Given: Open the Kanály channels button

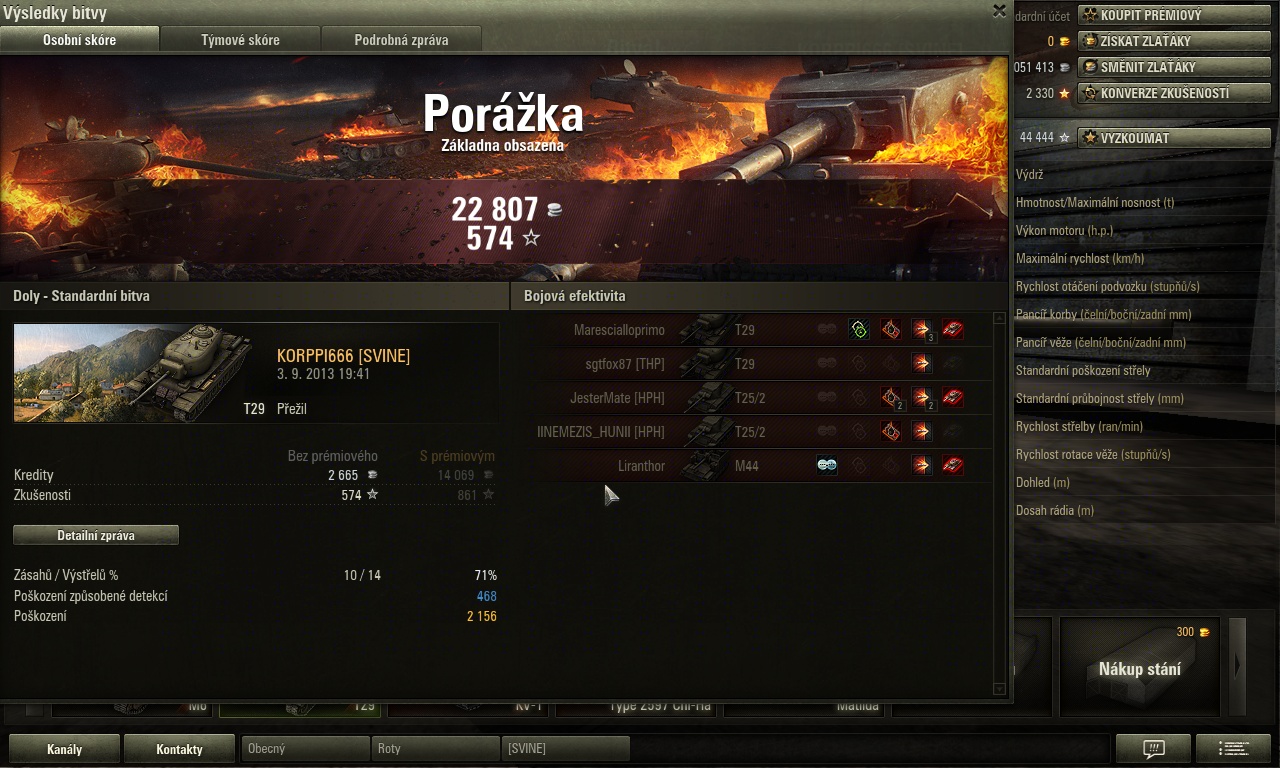Looking at the screenshot, I should [65, 749].
